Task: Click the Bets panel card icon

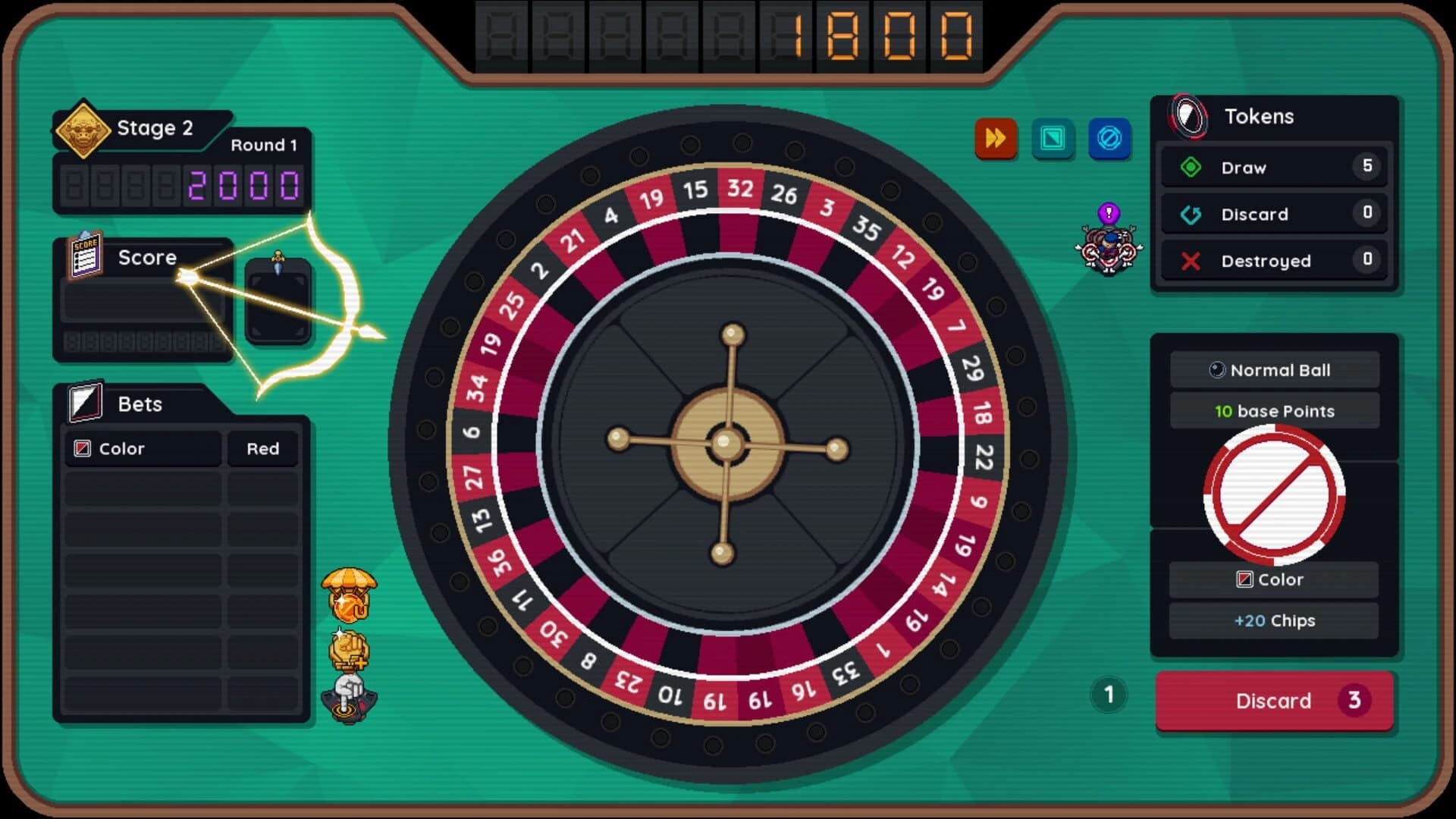Action: pyautogui.click(x=86, y=403)
